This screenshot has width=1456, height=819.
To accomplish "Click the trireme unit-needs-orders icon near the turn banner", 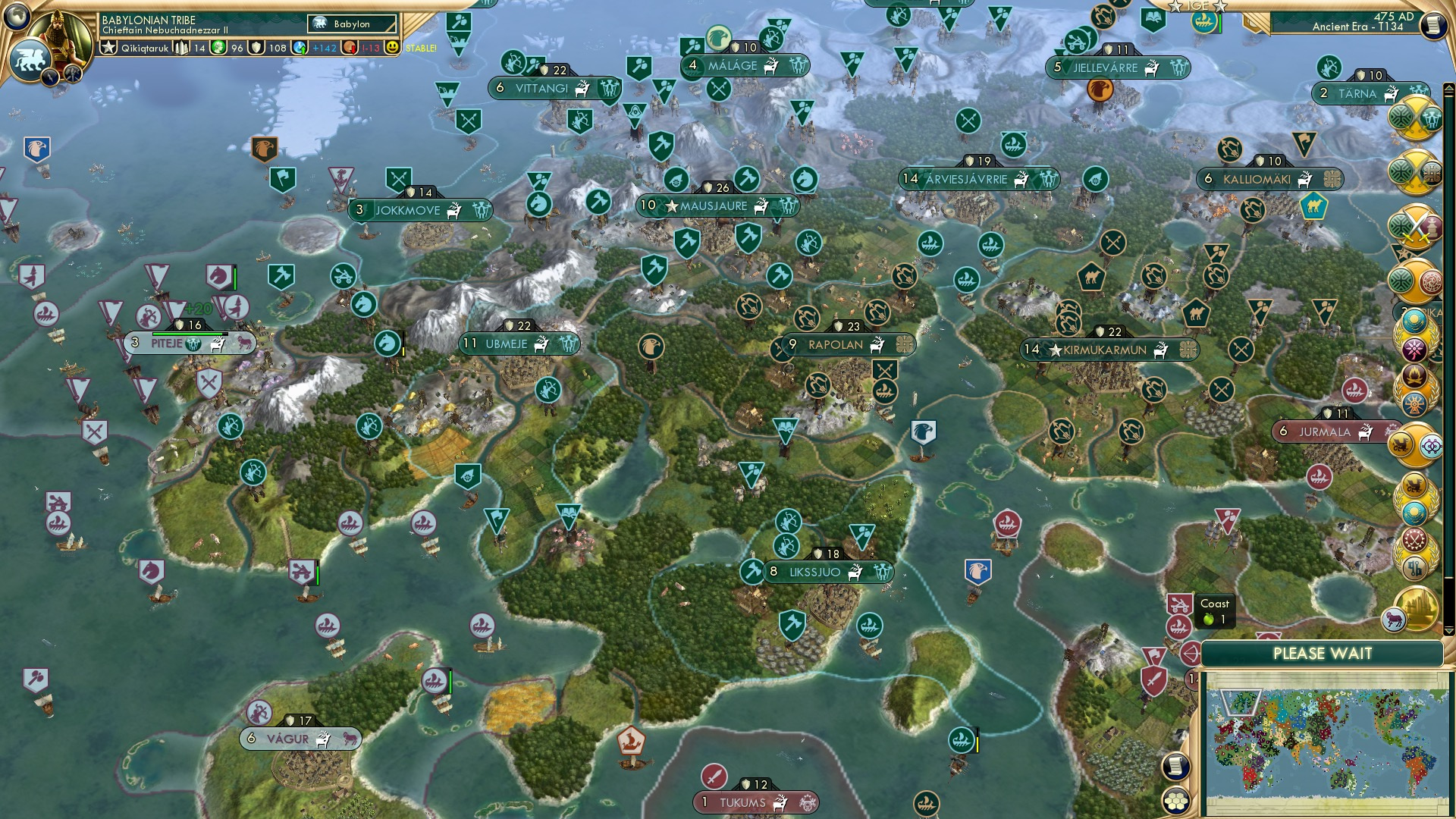I will 1205,22.
